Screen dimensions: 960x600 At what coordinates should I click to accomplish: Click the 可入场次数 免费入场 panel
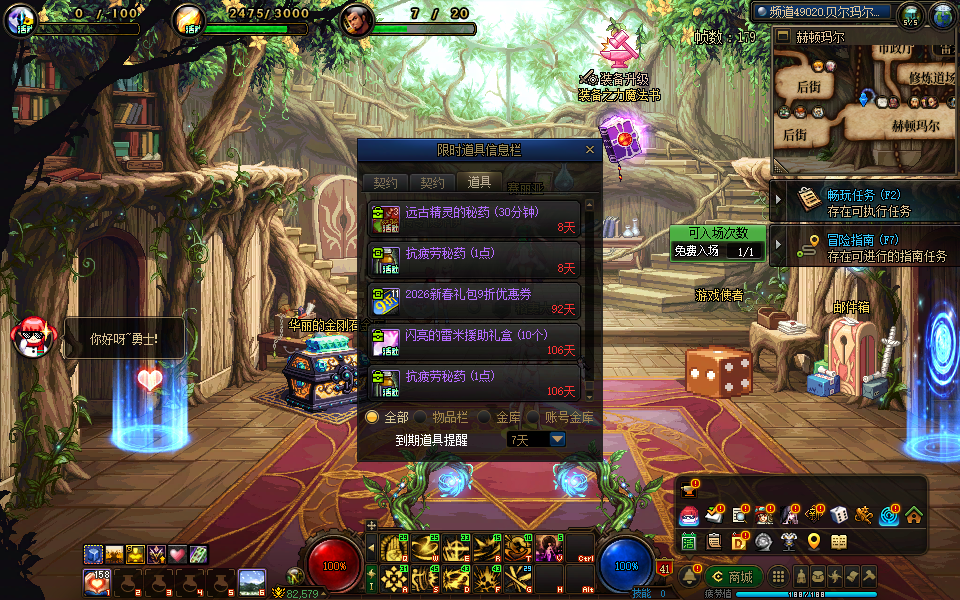click(x=718, y=243)
